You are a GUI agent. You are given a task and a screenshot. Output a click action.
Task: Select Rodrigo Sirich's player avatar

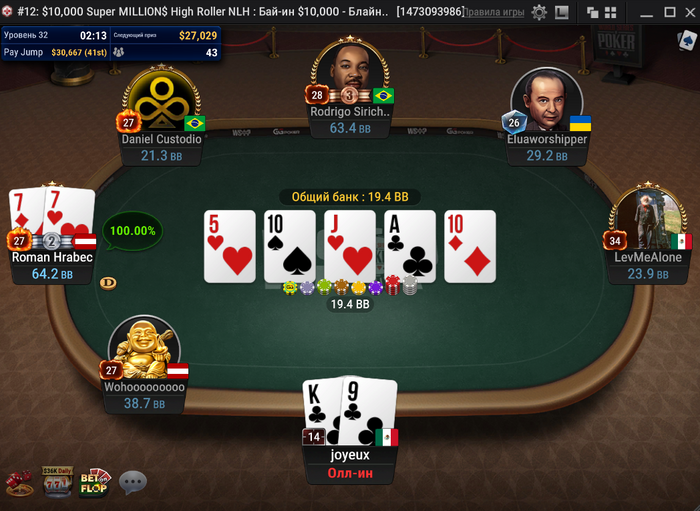pyautogui.click(x=349, y=79)
